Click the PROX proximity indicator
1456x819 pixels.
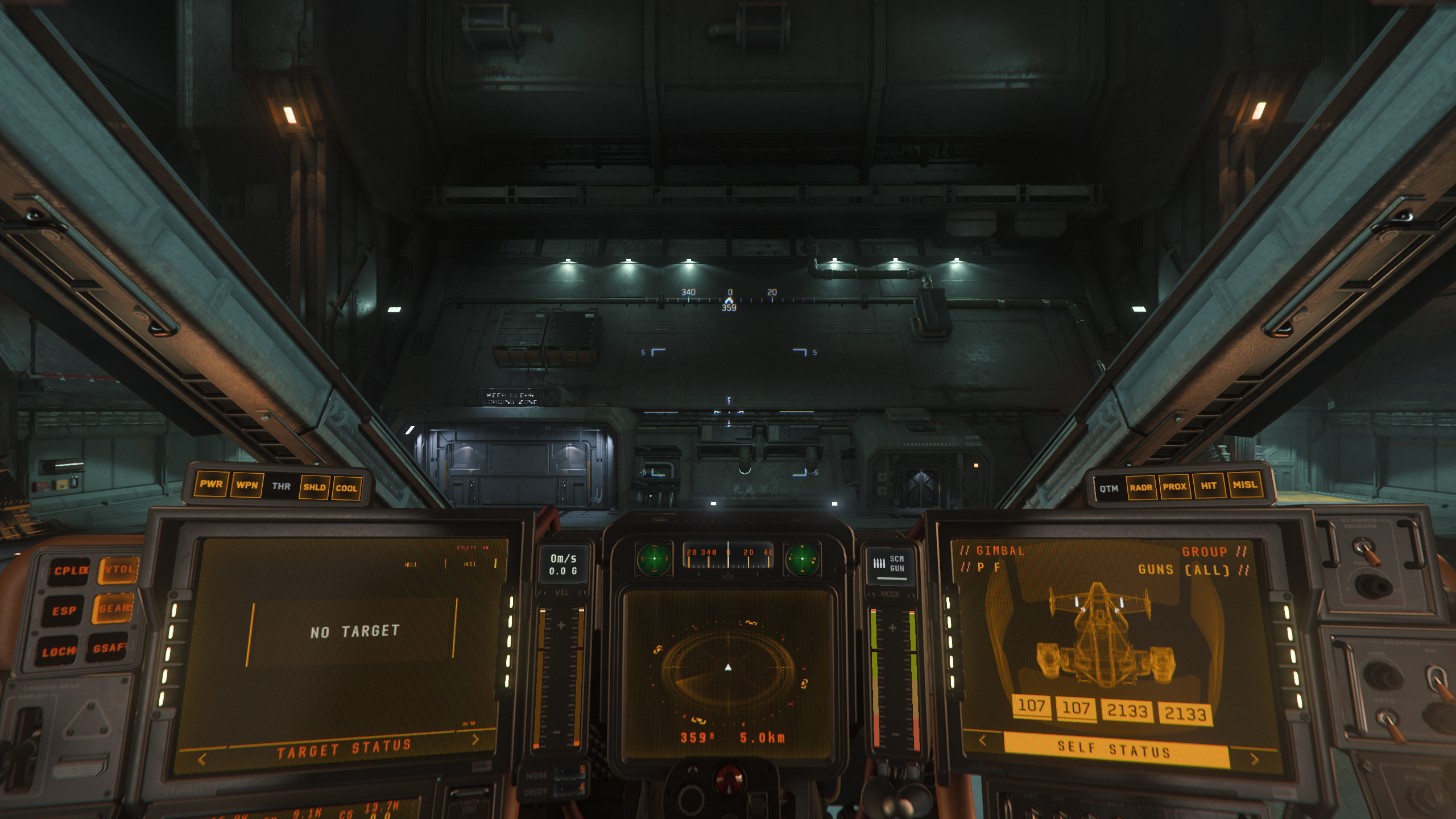pyautogui.click(x=1174, y=487)
